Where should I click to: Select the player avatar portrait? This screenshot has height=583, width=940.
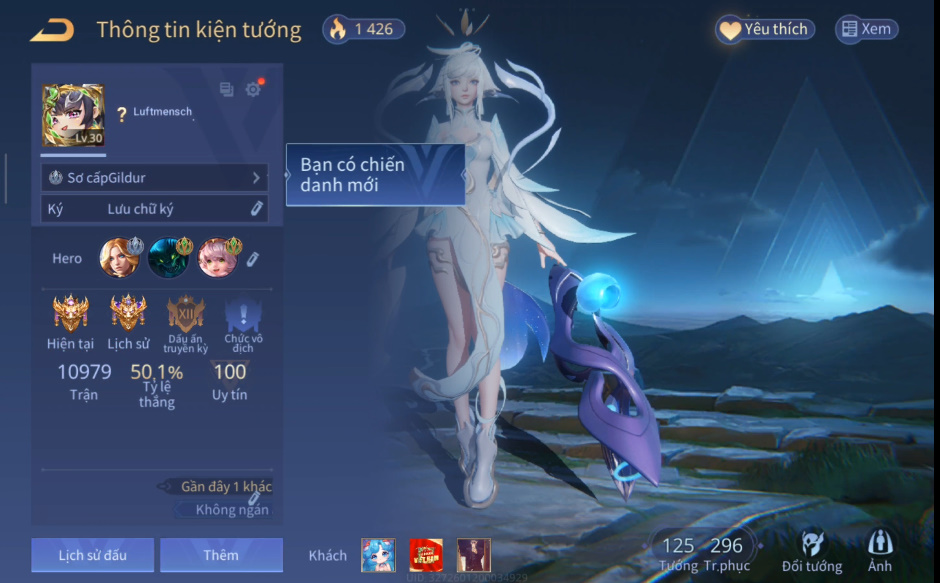73,115
